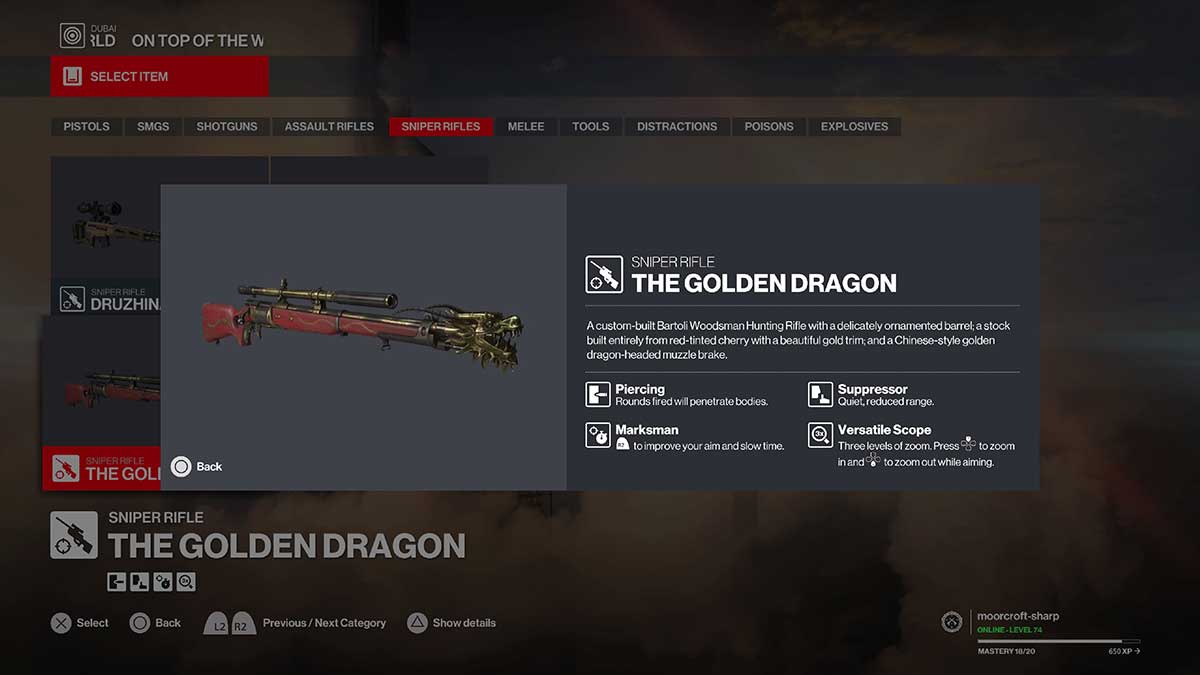Choose the Distractions tab
Viewport: 1200px width, 675px height.
point(677,127)
